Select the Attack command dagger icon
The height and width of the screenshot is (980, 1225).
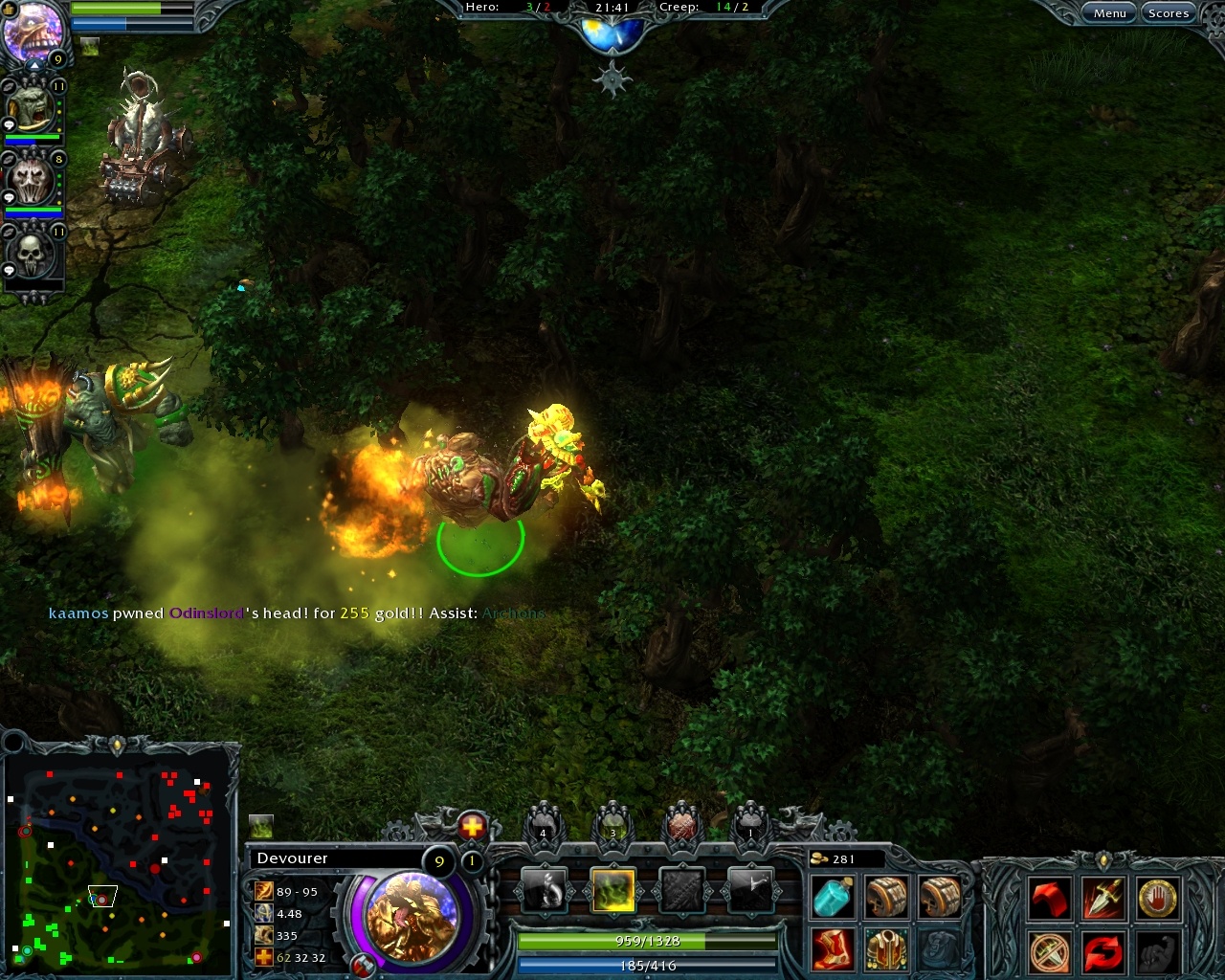1104,900
